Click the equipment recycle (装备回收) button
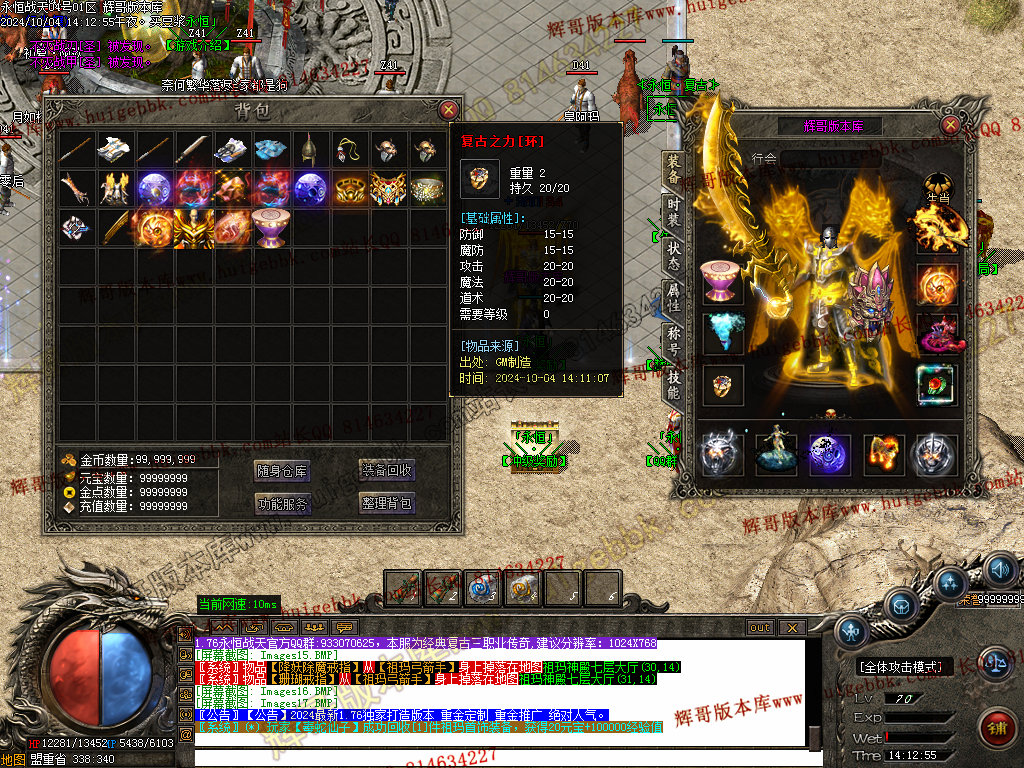The image size is (1024, 768). [387, 471]
